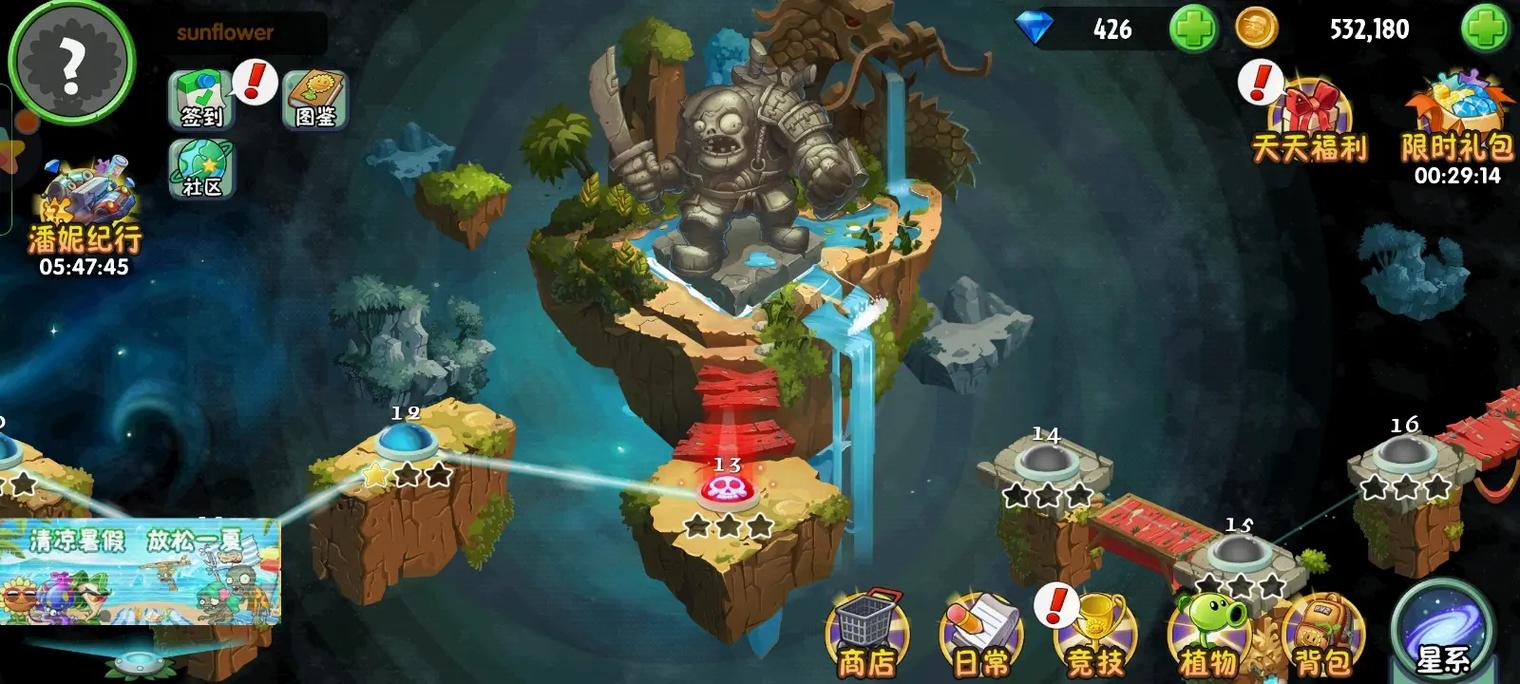1520x684 pixels.
Task: Add more gold coins with green plus
Action: click(x=1485, y=28)
